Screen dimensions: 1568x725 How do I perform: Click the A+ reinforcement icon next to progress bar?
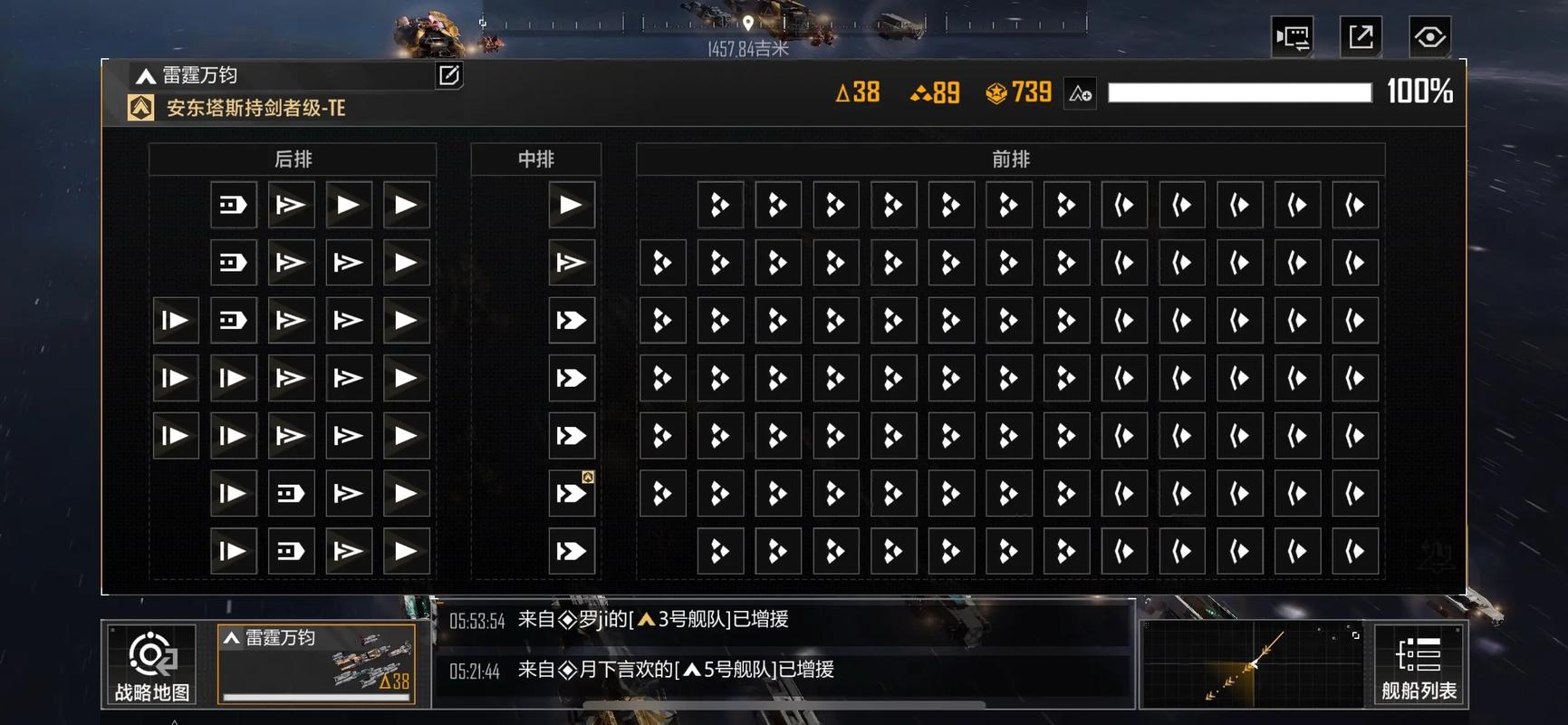tap(1080, 93)
